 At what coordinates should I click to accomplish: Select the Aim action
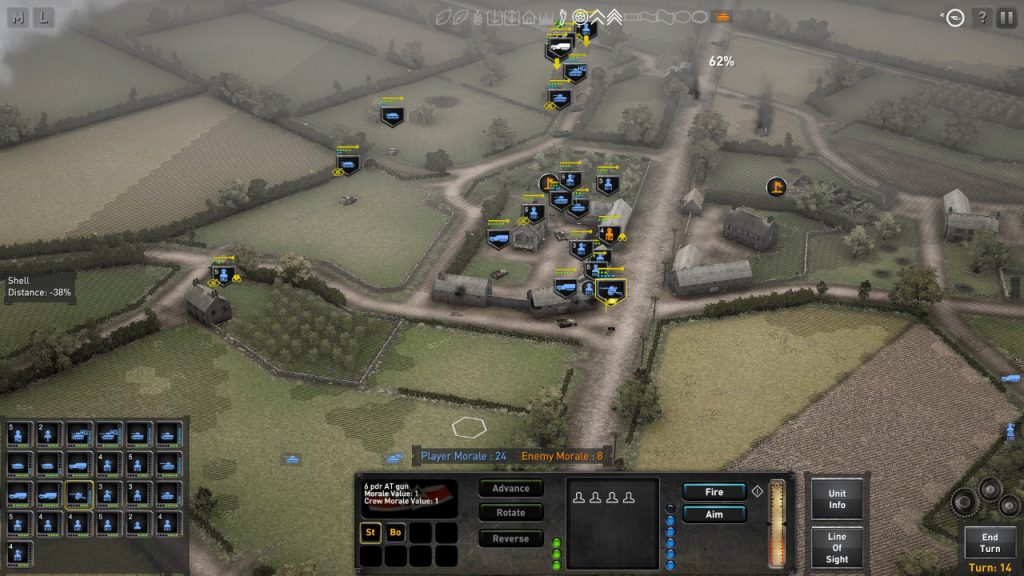[x=714, y=514]
